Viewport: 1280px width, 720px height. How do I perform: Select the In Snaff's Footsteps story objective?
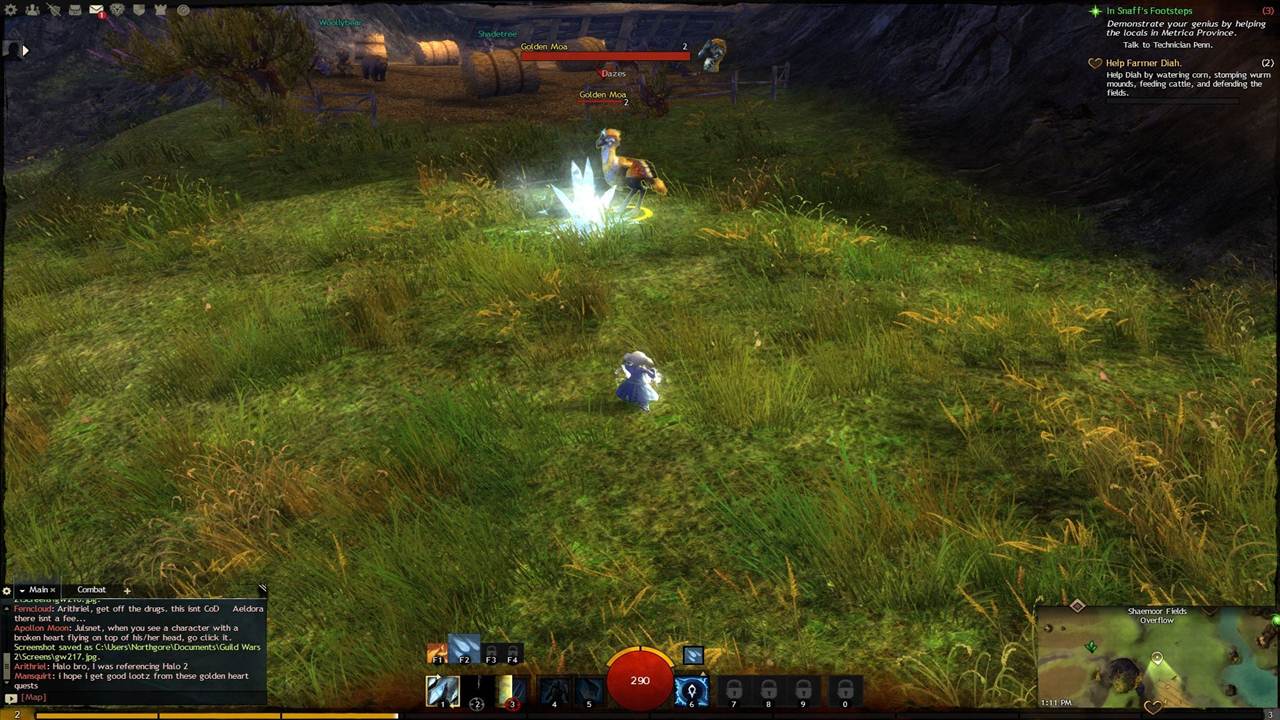(1149, 11)
